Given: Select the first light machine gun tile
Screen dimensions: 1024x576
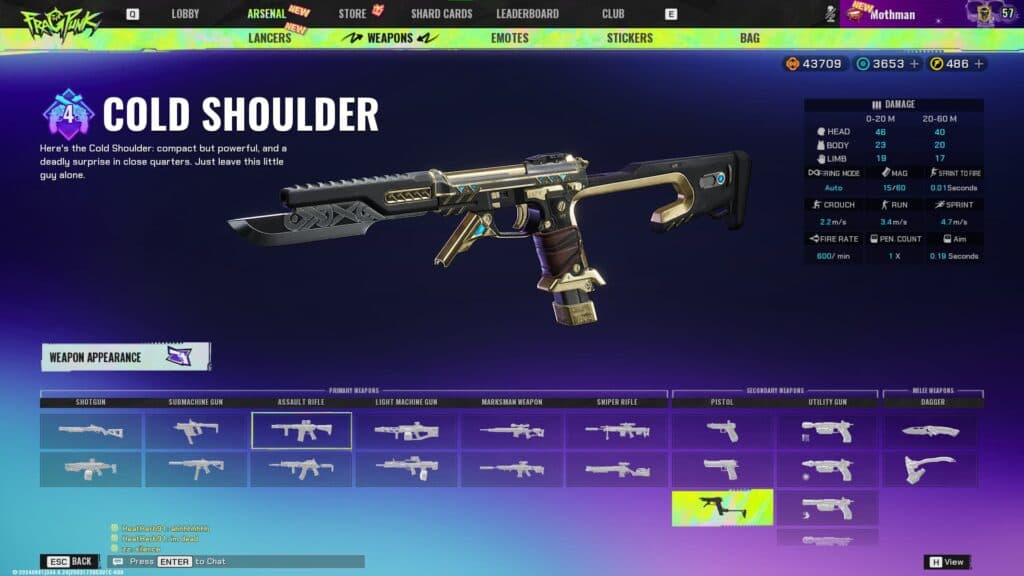Looking at the screenshot, I should coord(406,430).
